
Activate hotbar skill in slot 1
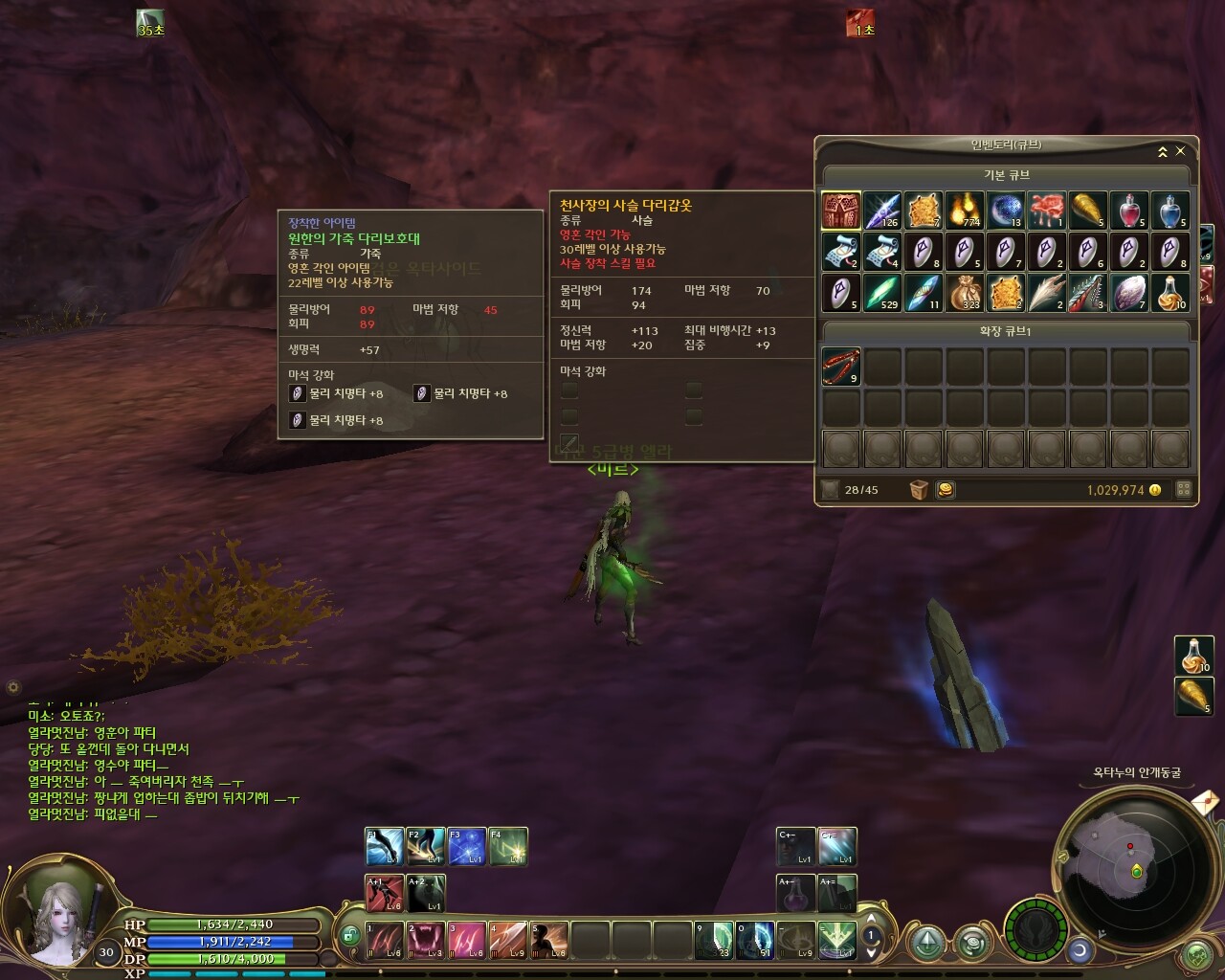pyautogui.click(x=385, y=940)
